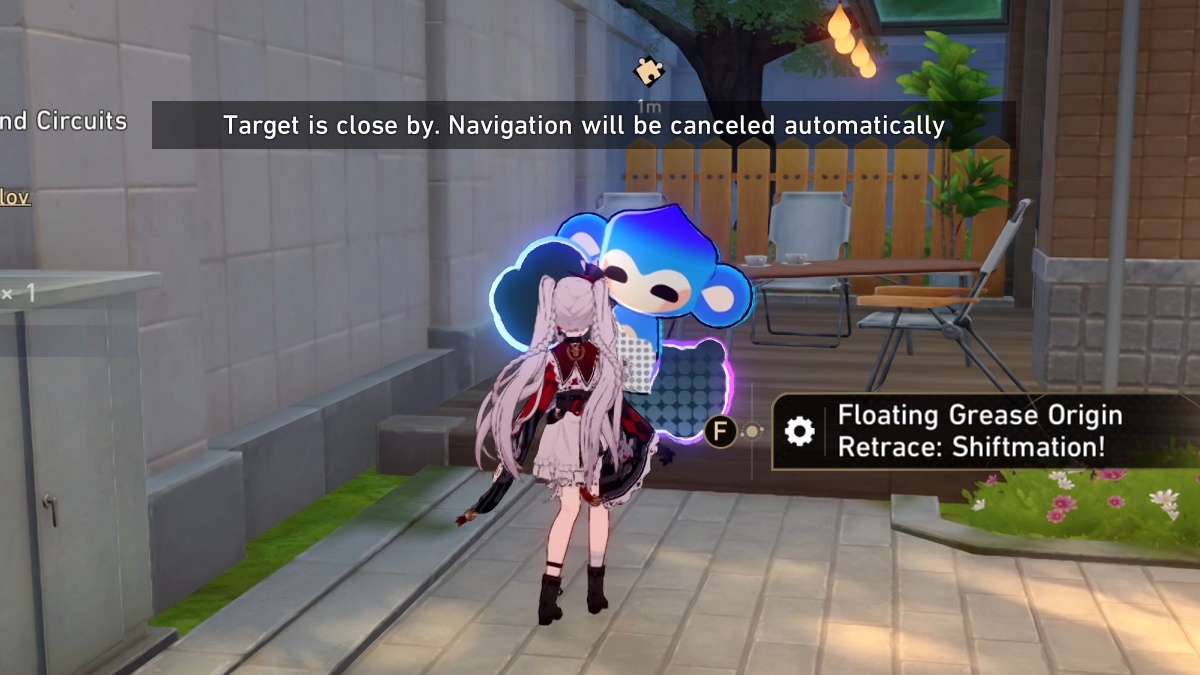Image resolution: width=1200 pixels, height=675 pixels.
Task: Open the underlined quest link on left
Action: pos(15,197)
